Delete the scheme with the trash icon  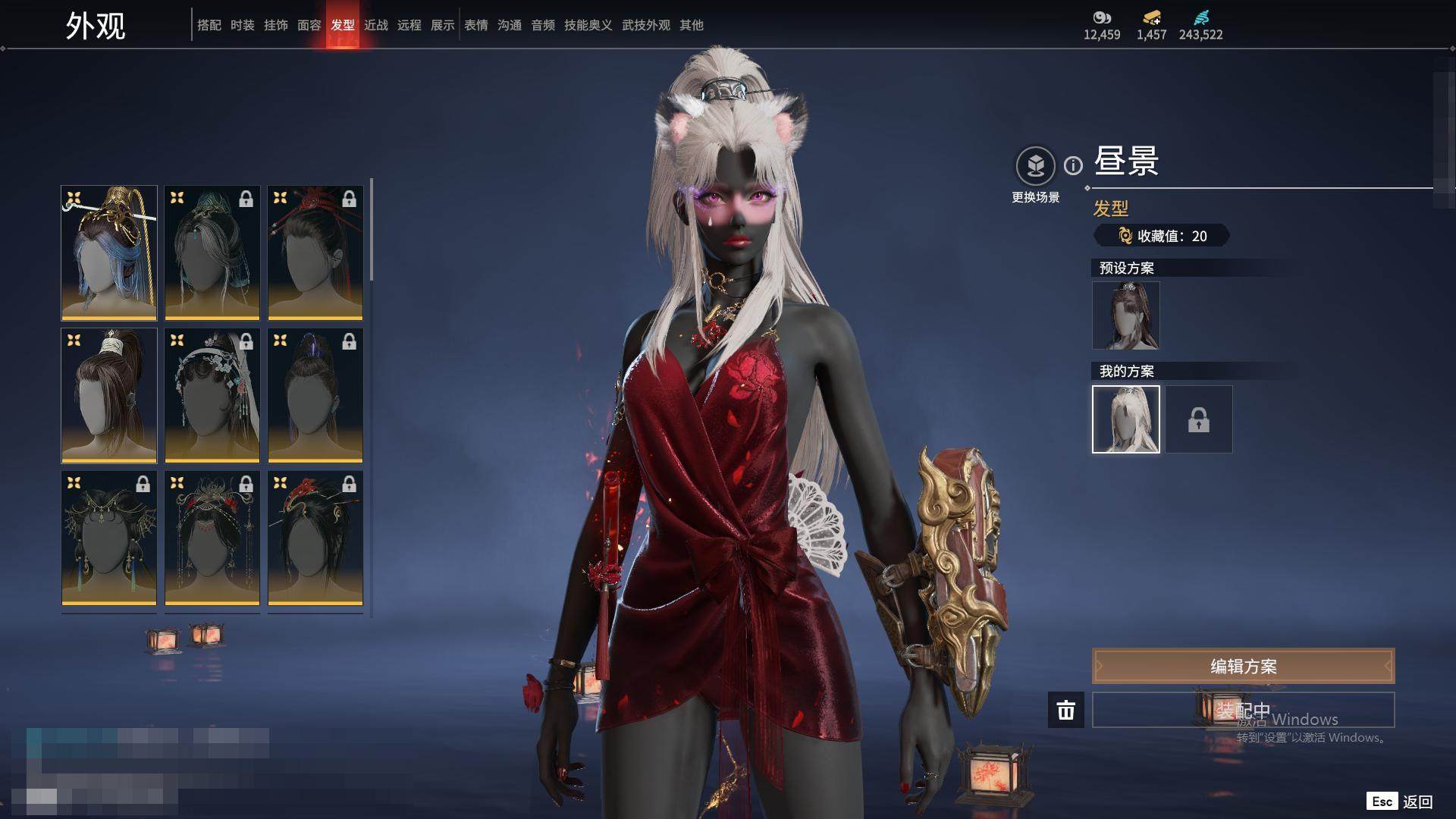click(1065, 710)
